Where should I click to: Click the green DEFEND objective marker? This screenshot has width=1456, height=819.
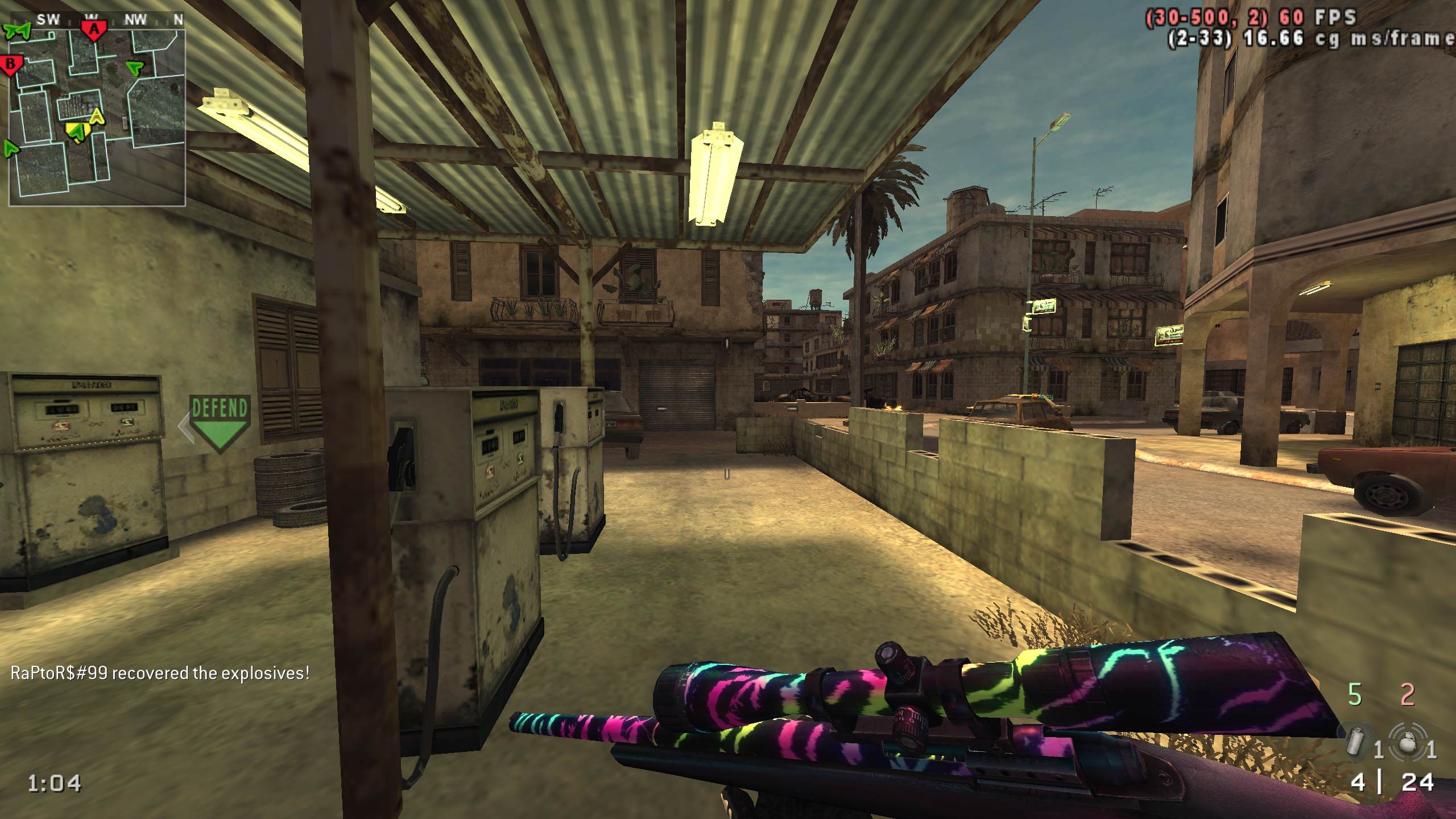pos(220,422)
